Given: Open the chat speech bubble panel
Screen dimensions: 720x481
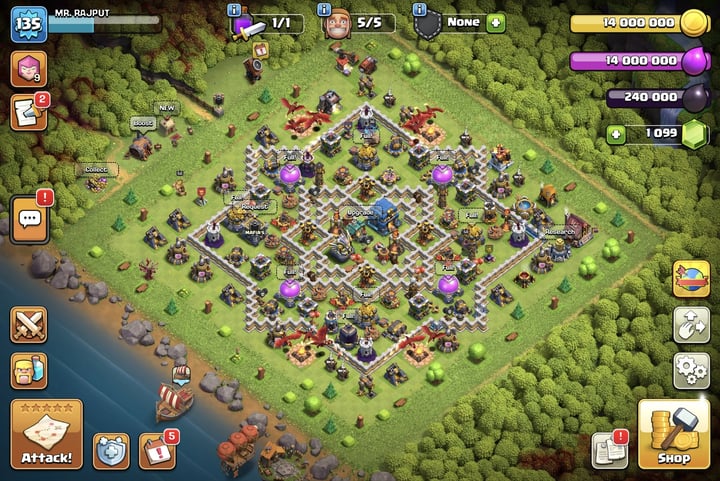Looking at the screenshot, I should coord(29,217).
